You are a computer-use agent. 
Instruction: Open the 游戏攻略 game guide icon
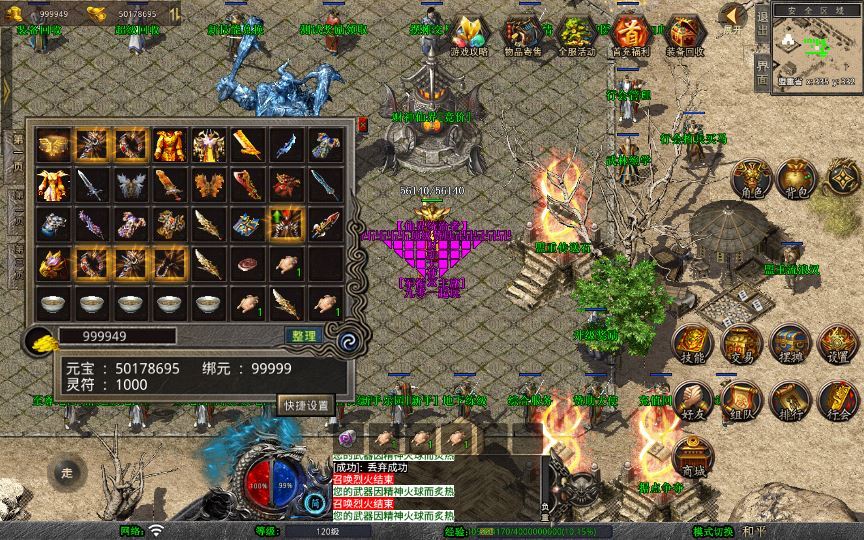click(467, 36)
